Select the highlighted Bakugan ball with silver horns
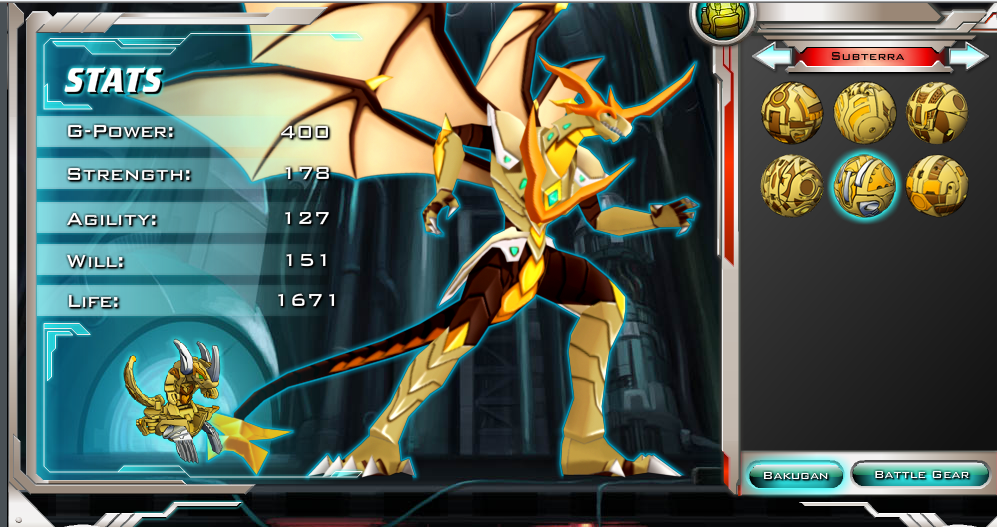997x527 pixels. (865, 185)
